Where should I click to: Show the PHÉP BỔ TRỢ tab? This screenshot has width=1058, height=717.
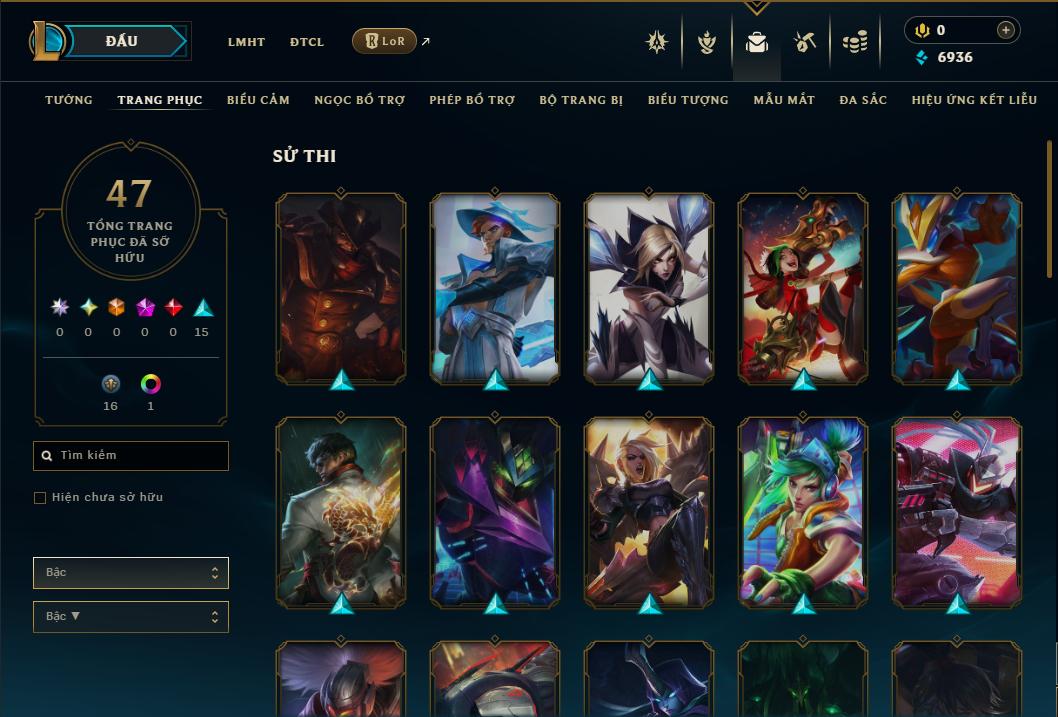click(472, 100)
